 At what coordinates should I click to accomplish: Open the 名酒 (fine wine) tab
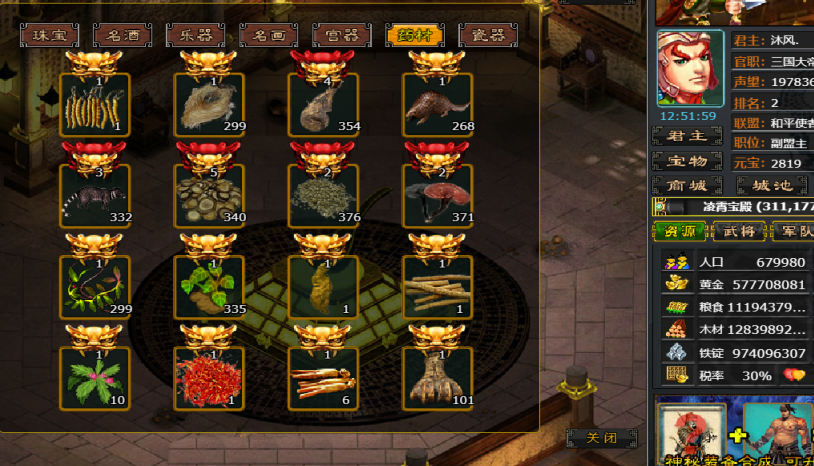122,36
